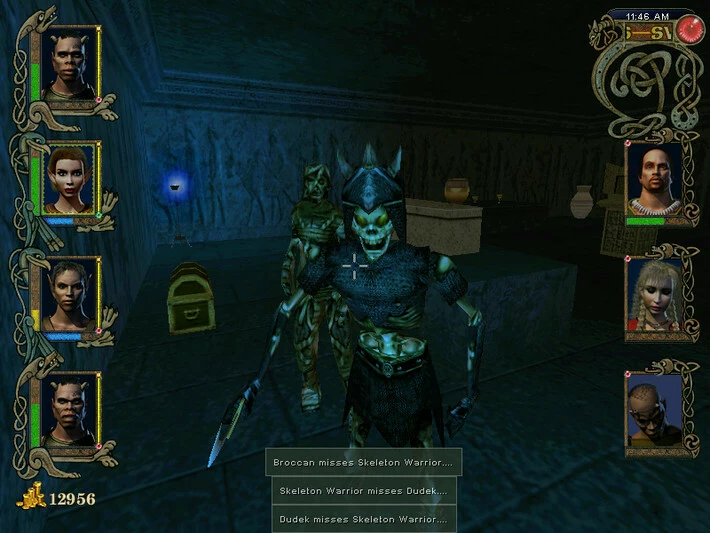Viewport: 710px width, 533px height.
Task: Click the red gem beside the compass
Action: pyautogui.click(x=687, y=30)
